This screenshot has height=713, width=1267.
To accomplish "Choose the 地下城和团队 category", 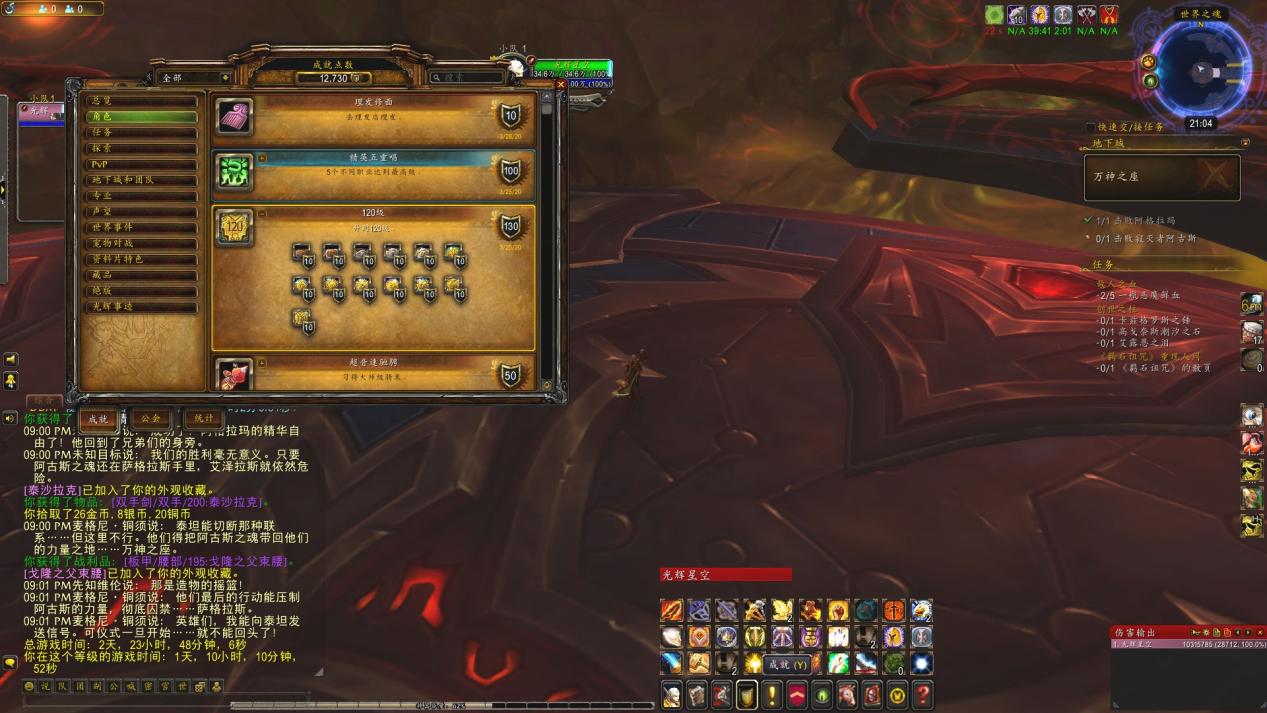I will 139,180.
